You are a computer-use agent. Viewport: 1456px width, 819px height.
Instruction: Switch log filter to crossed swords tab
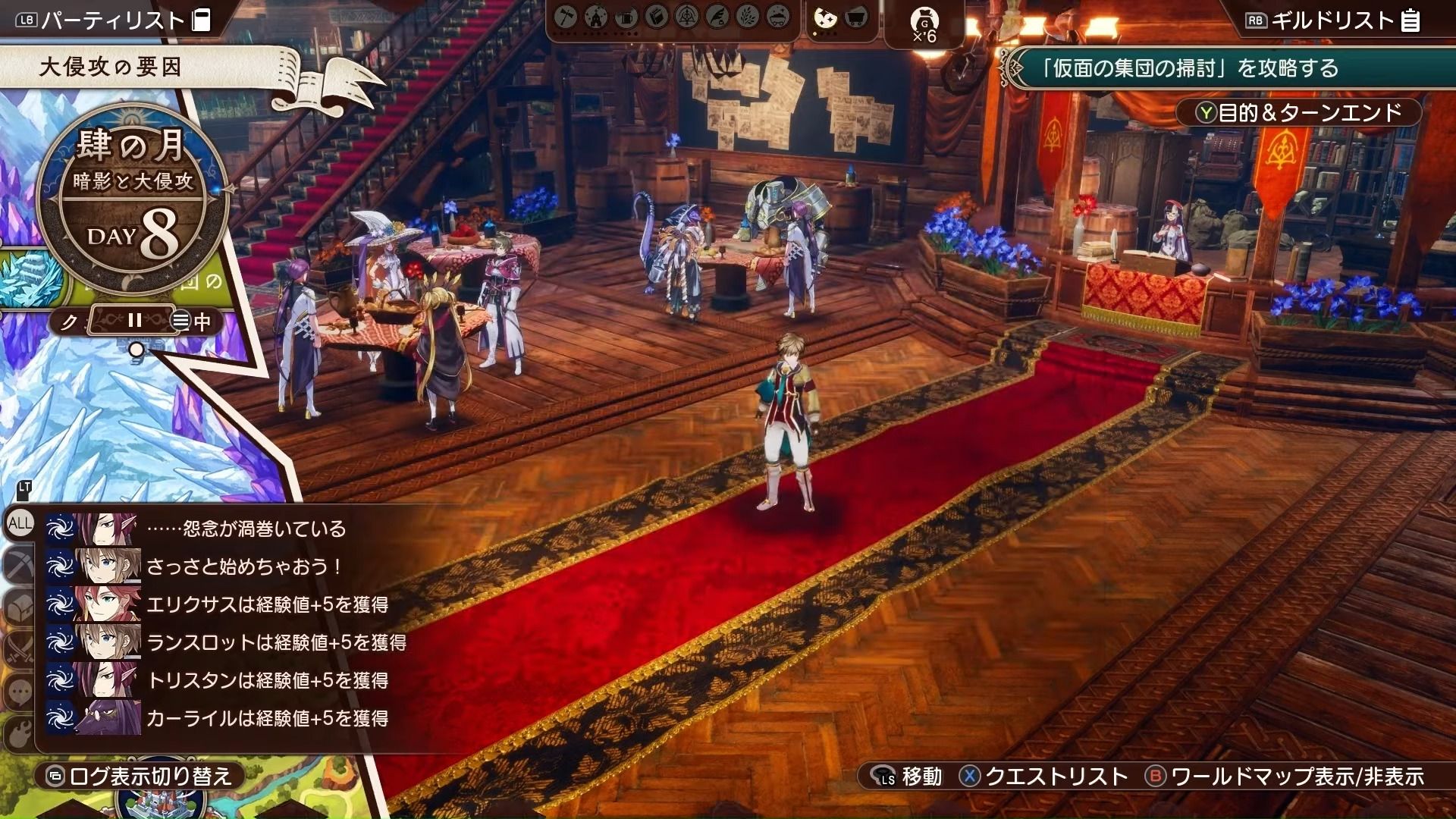click(x=18, y=648)
